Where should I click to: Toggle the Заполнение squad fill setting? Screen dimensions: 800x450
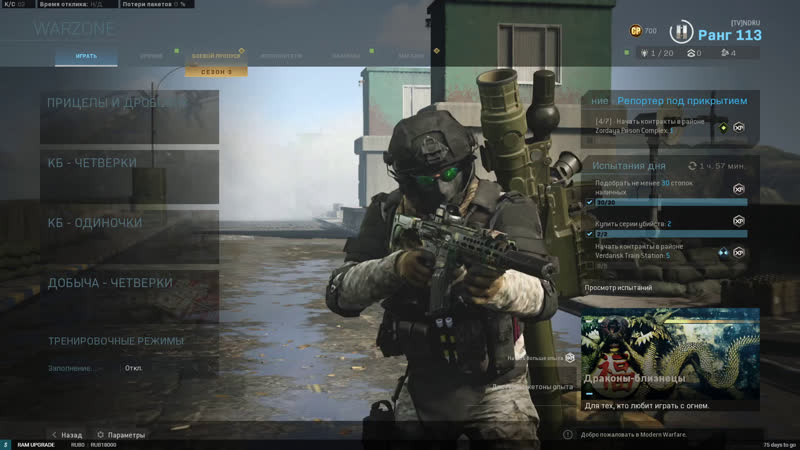(x=134, y=368)
